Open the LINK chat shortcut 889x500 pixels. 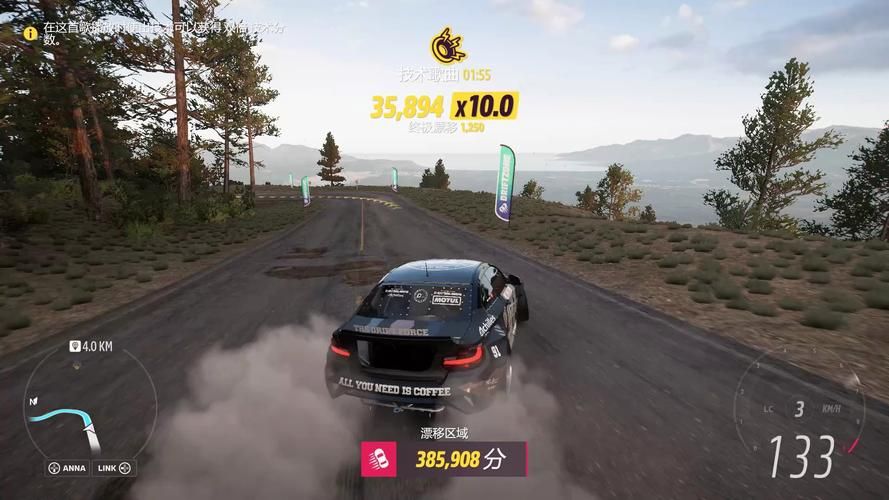[114, 468]
